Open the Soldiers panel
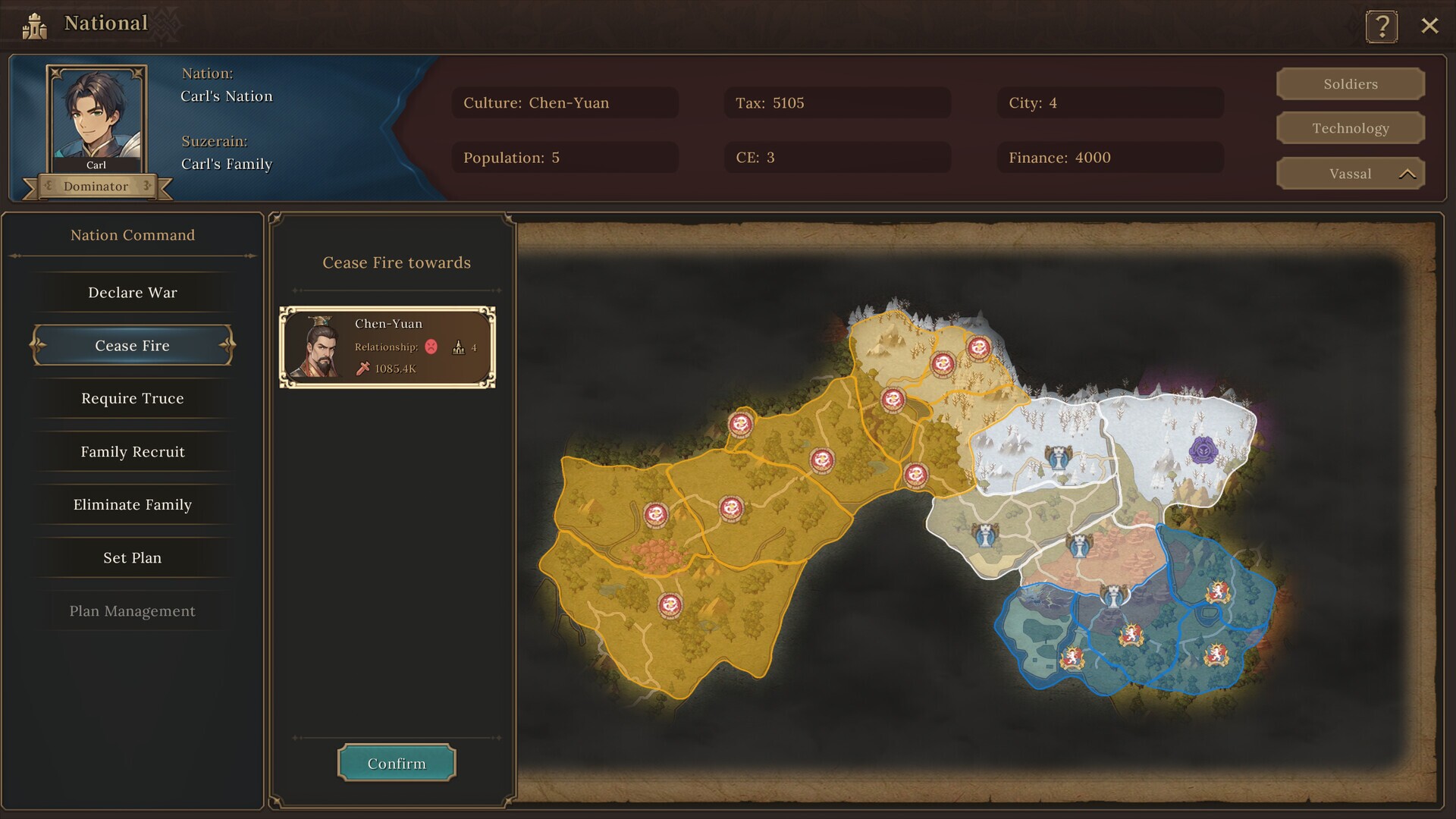Viewport: 1456px width, 819px height. click(1351, 83)
